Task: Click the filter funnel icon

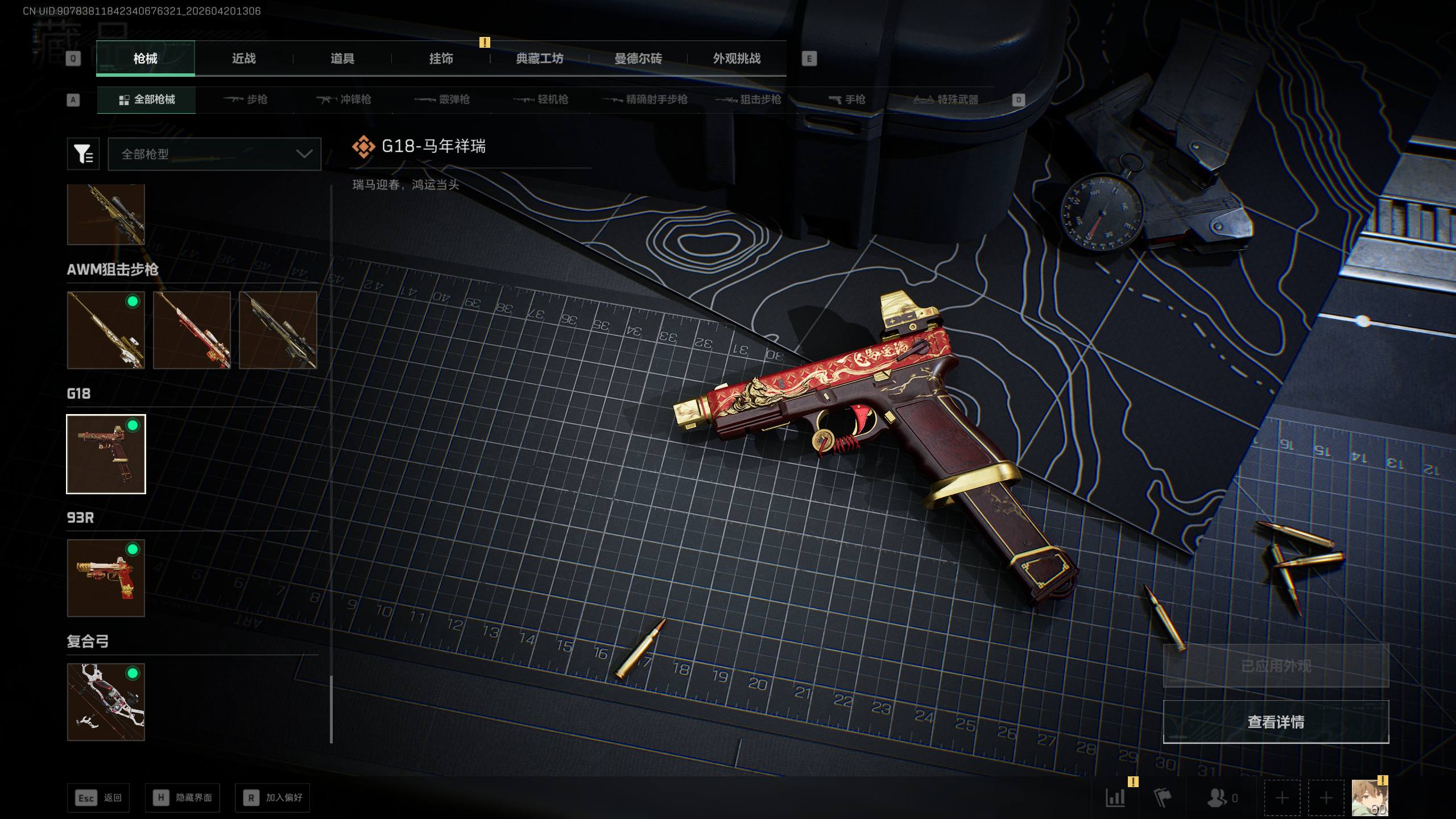Action: tap(83, 154)
